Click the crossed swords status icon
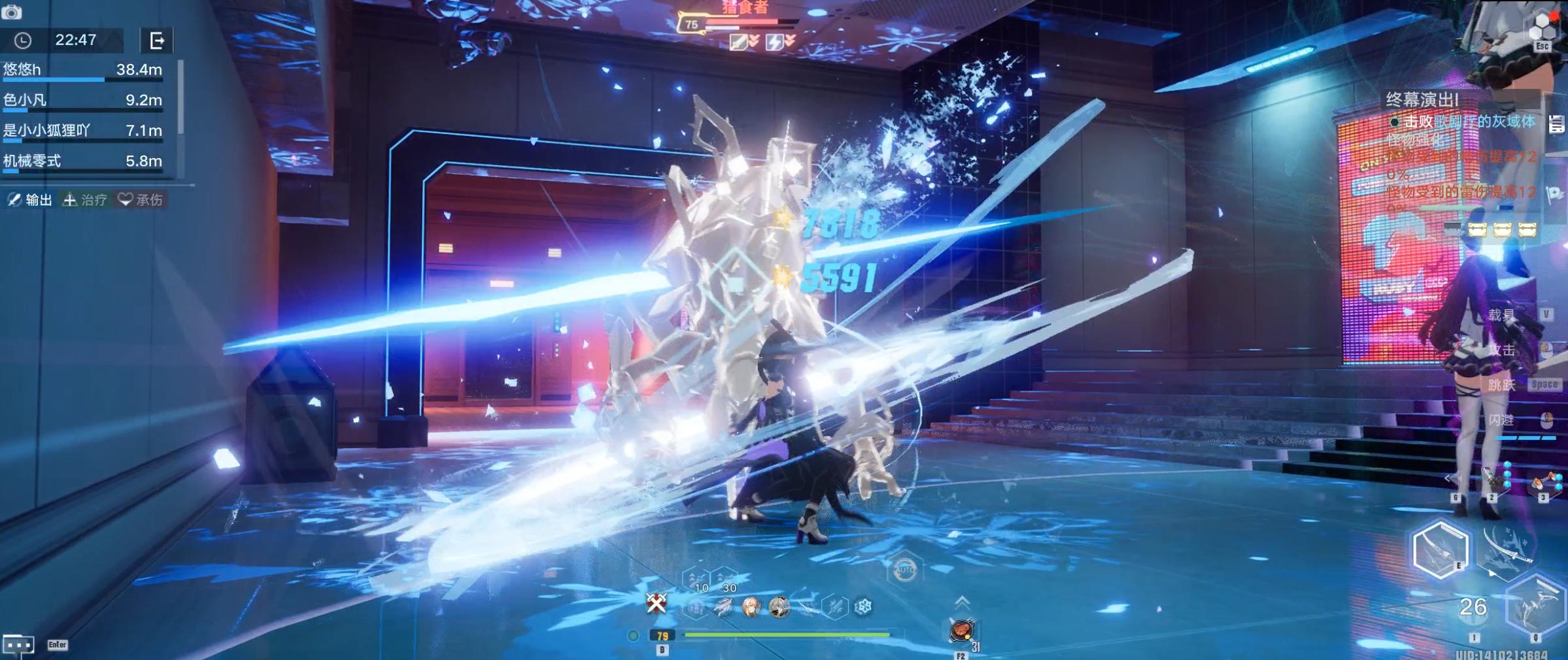This screenshot has width=1568, height=660. pyautogui.click(x=656, y=602)
